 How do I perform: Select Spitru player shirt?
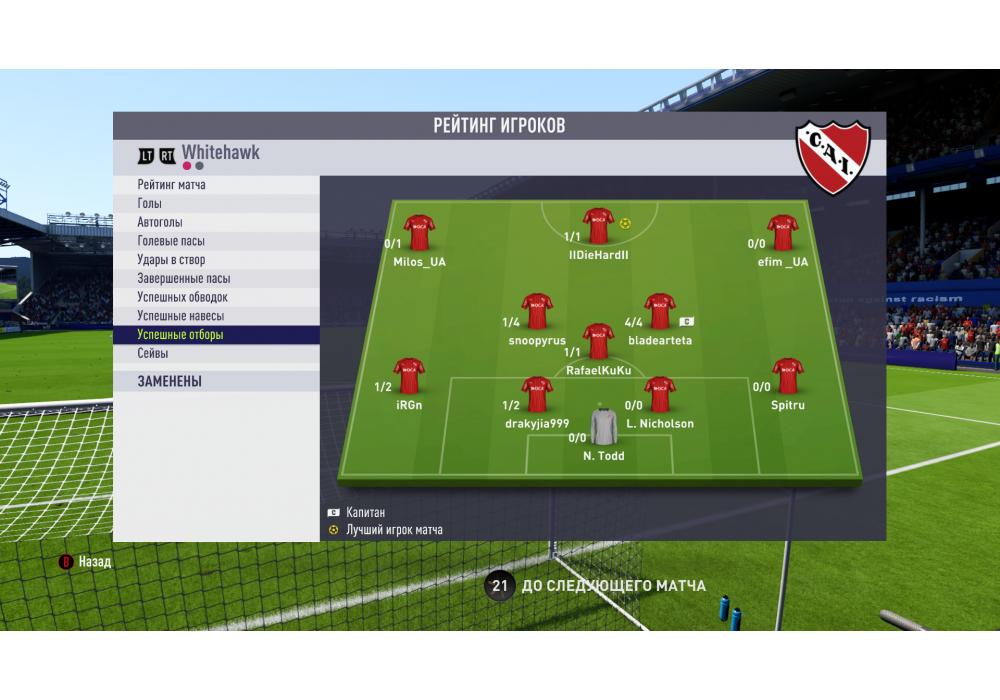click(x=788, y=375)
